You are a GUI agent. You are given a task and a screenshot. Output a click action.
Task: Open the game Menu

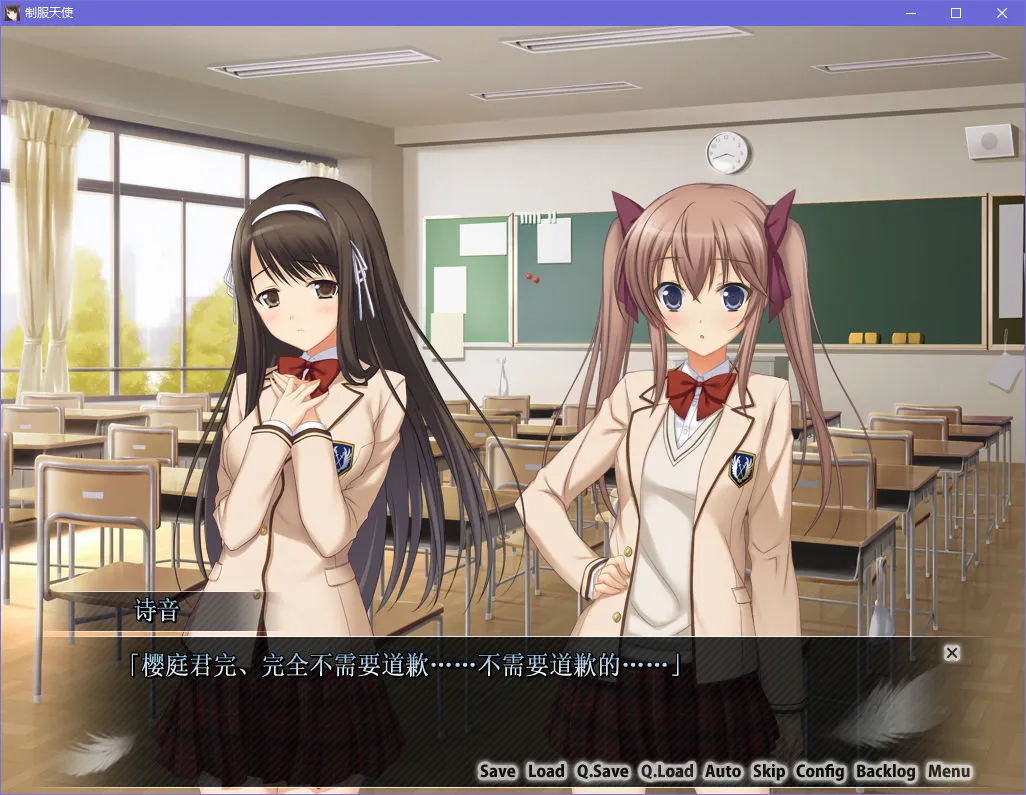(949, 771)
